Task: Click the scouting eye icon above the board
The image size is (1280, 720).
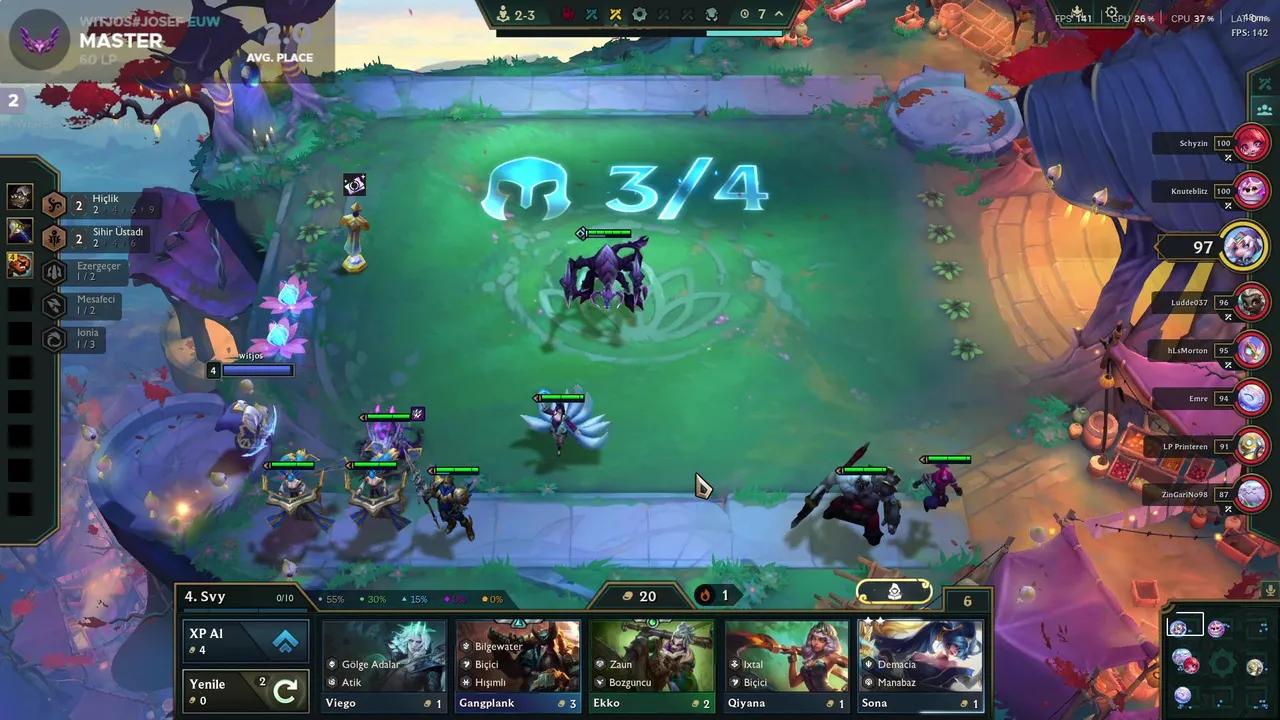Action: pyautogui.click(x=355, y=184)
